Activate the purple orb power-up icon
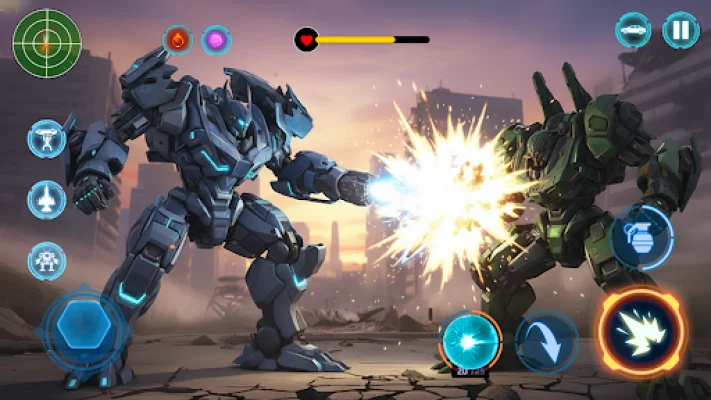Image resolution: width=711 pixels, height=400 pixels. click(216, 40)
